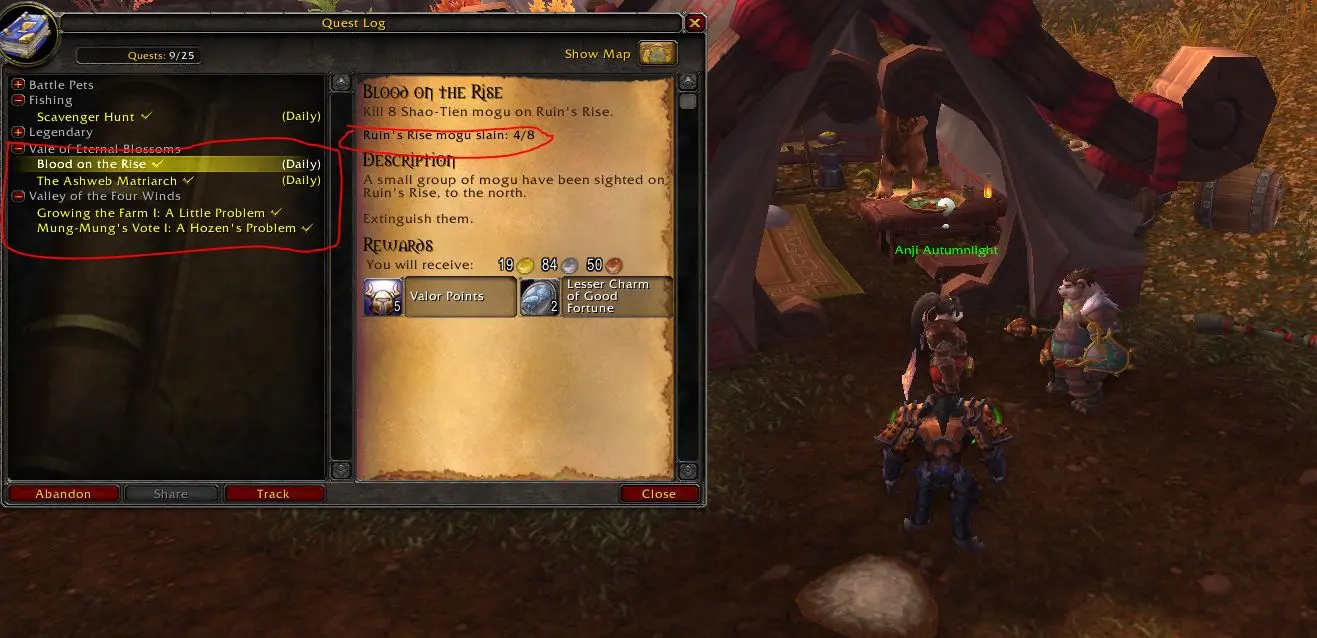Collapse the Fishing quest category
Screen dimensions: 1317x638
tap(18, 100)
